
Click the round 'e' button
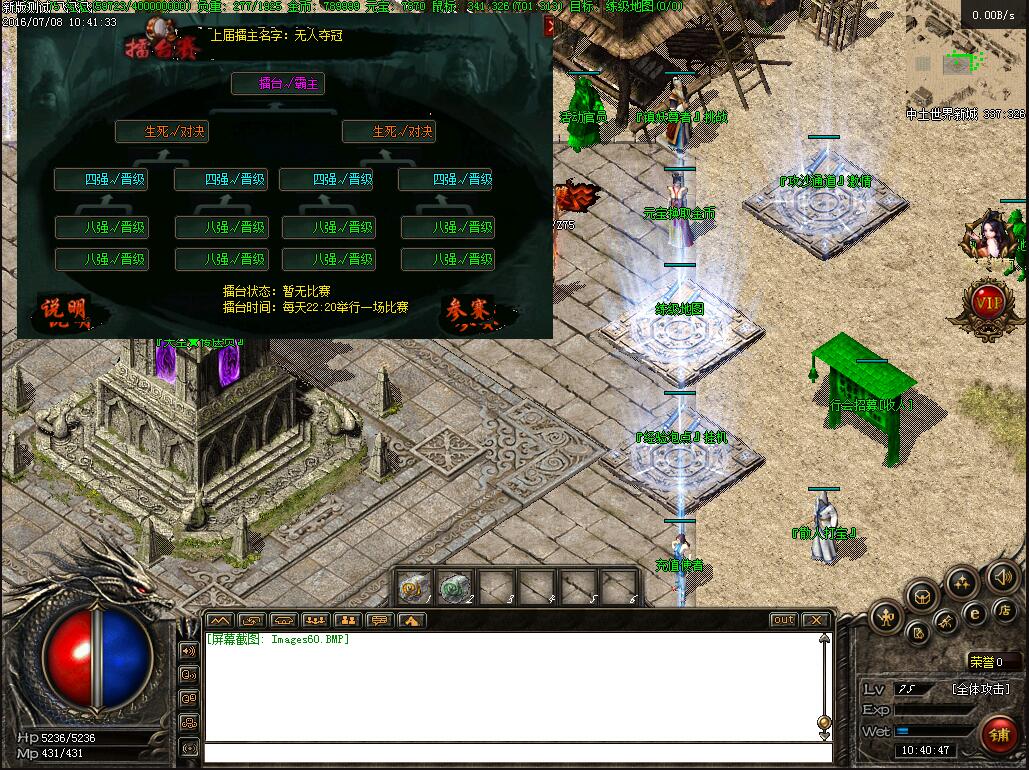(x=974, y=614)
